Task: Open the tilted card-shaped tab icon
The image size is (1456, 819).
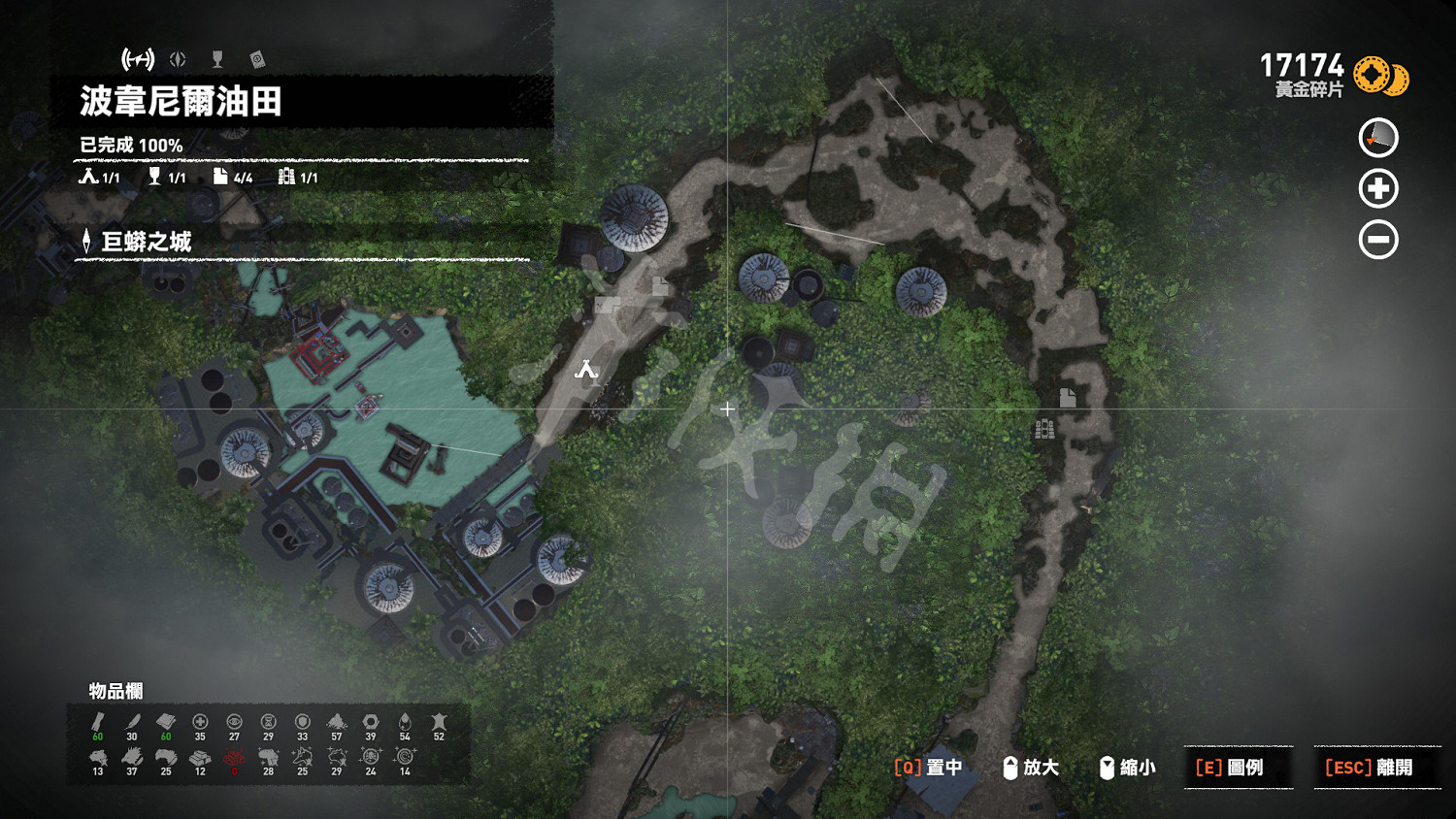Action: [x=257, y=59]
